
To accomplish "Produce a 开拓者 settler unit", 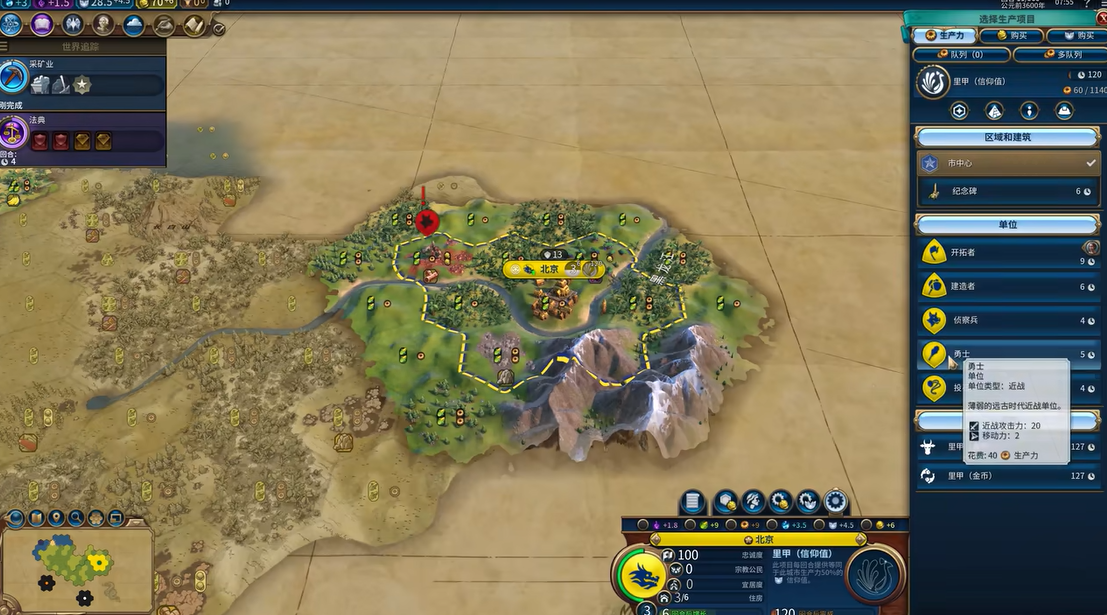I will pyautogui.click(x=1008, y=253).
